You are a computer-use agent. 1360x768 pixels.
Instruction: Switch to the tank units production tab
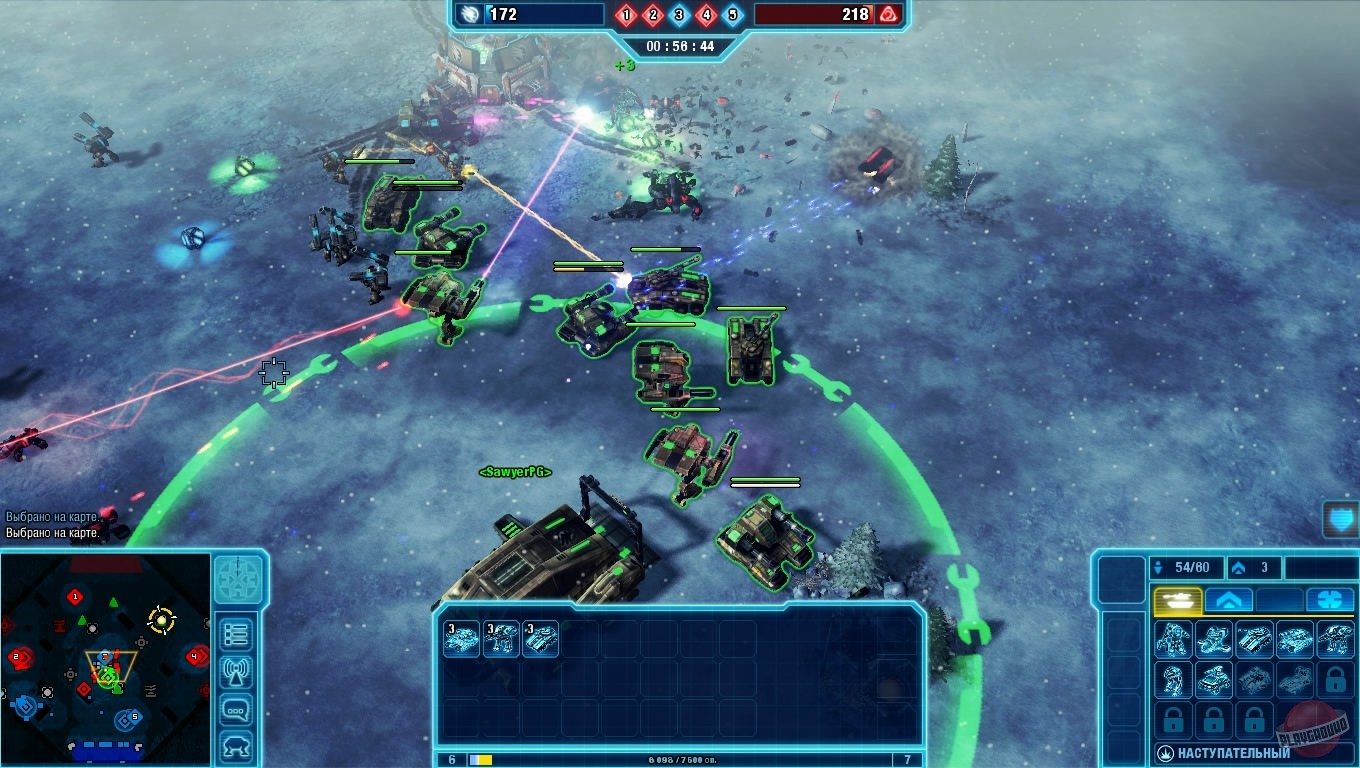pos(1178,600)
